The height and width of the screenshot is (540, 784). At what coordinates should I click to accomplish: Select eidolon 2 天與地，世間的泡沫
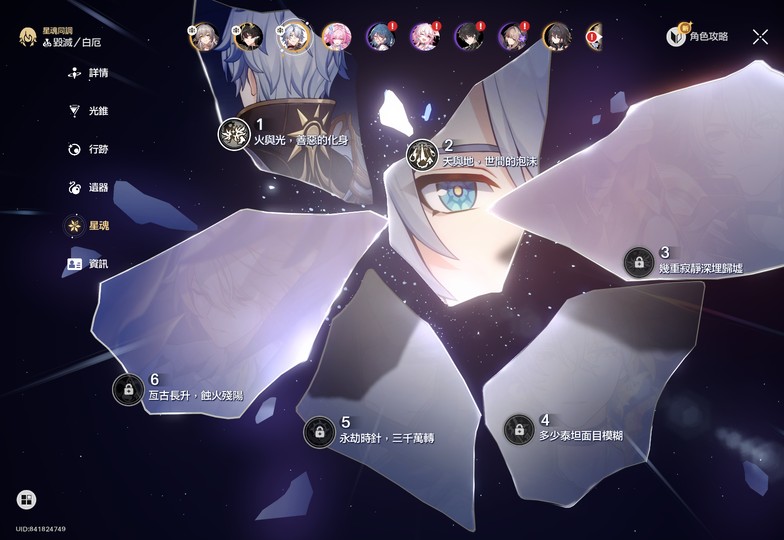tap(422, 155)
